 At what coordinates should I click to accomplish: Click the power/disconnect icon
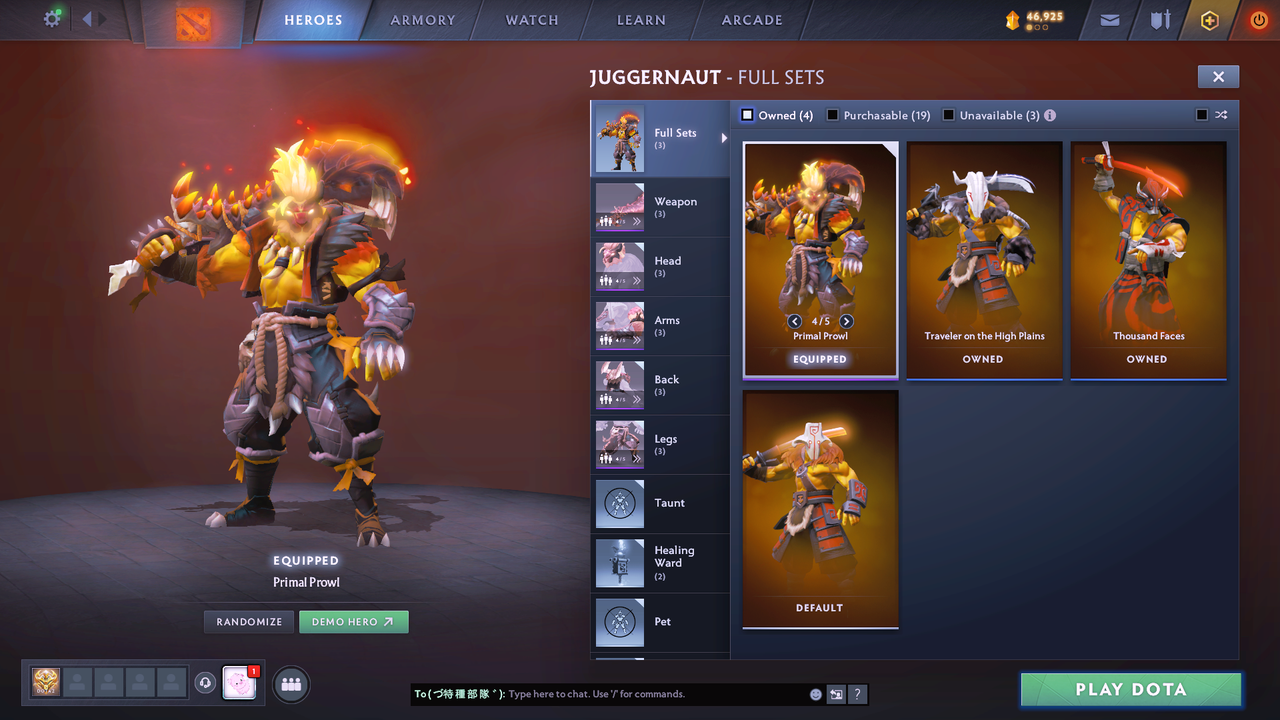tap(1257, 20)
